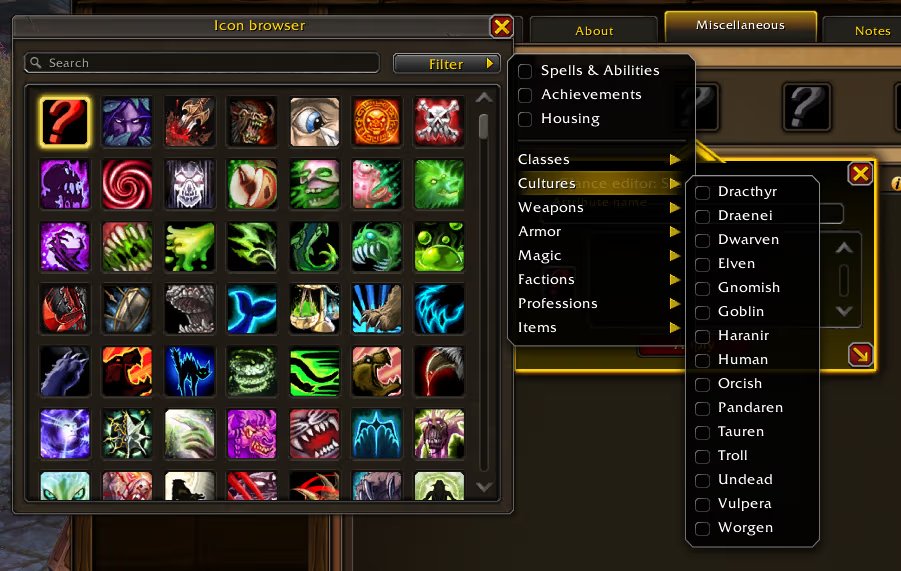This screenshot has width=901, height=571.
Task: Select the Goblin culture filter
Action: [x=703, y=312]
